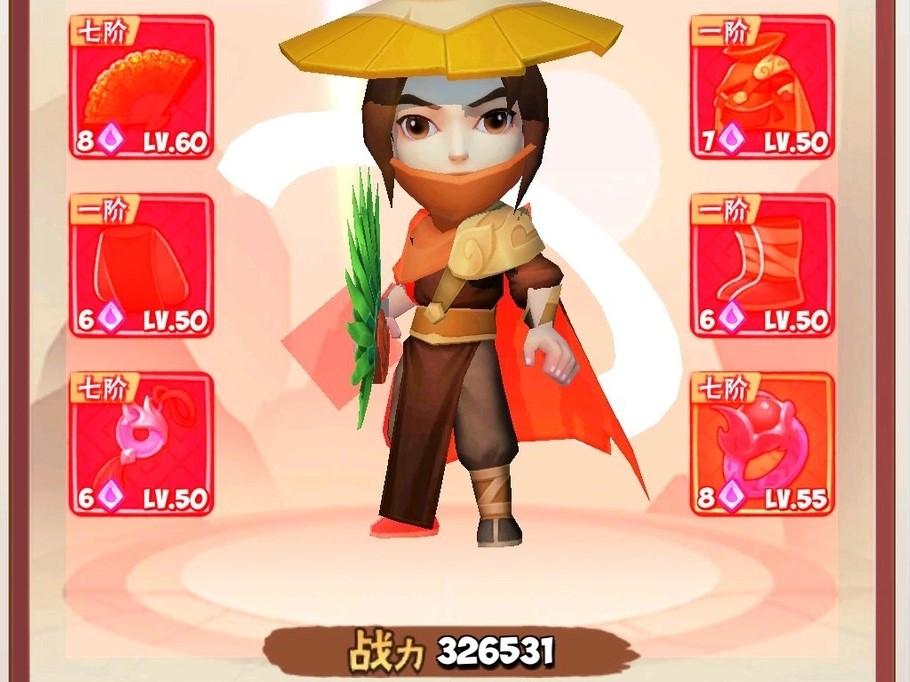
Task: Open the red boots equipment slot
Action: tap(762, 265)
